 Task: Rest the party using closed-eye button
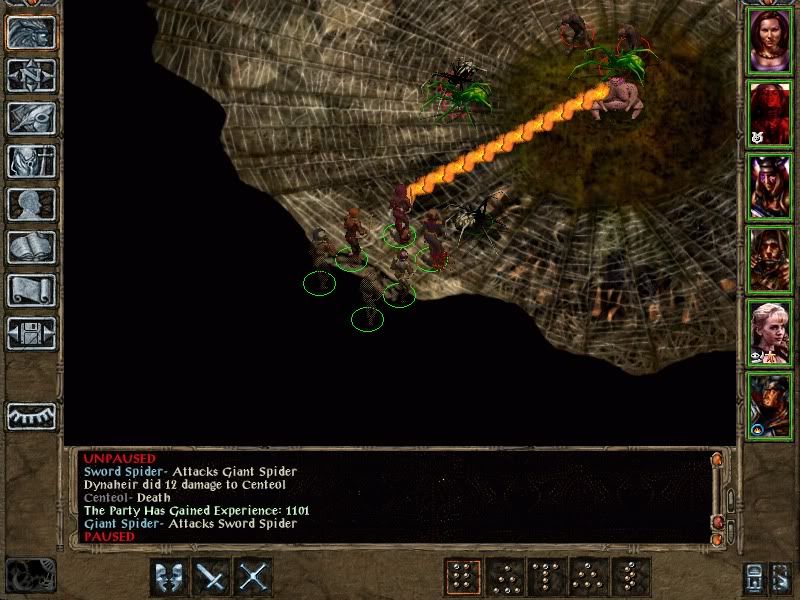pyautogui.click(x=31, y=416)
